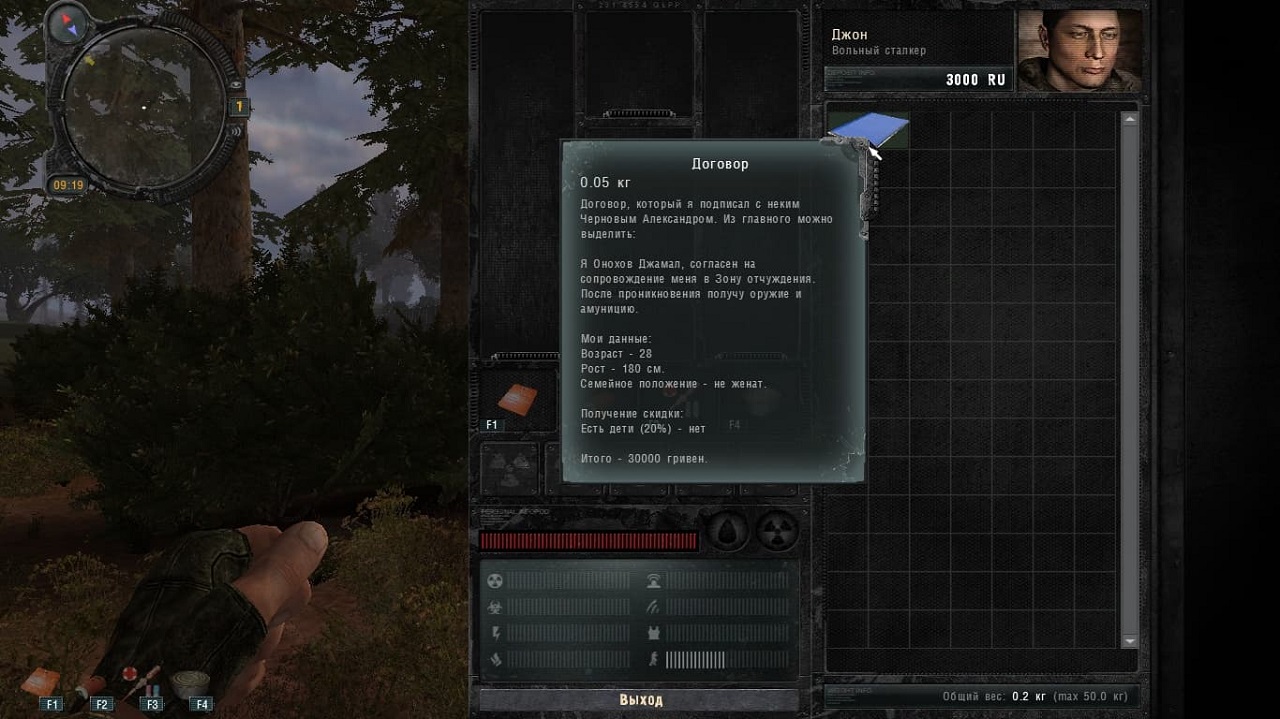Viewport: 1280px width, 719px height.
Task: Use the bandage roll in HUD F4 slot
Action: coord(190,682)
